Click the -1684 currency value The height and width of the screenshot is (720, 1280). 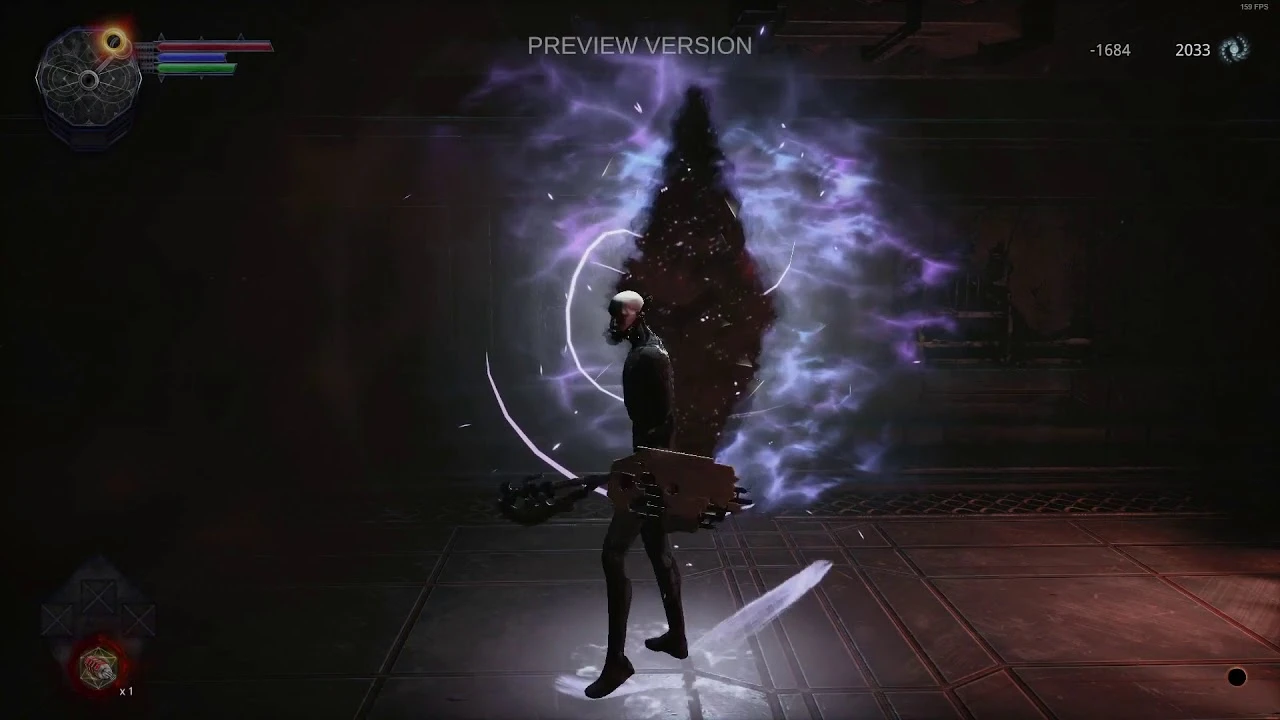pos(1112,49)
